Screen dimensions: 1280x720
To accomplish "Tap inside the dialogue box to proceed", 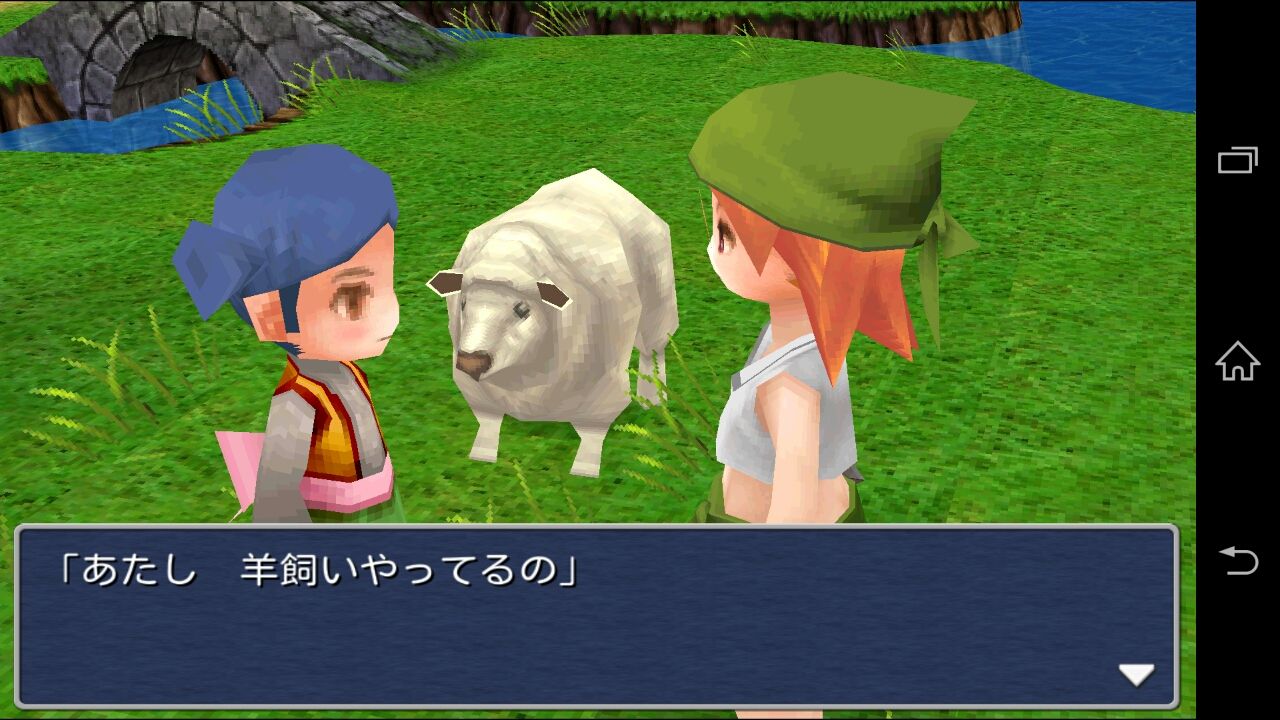I will pos(600,620).
